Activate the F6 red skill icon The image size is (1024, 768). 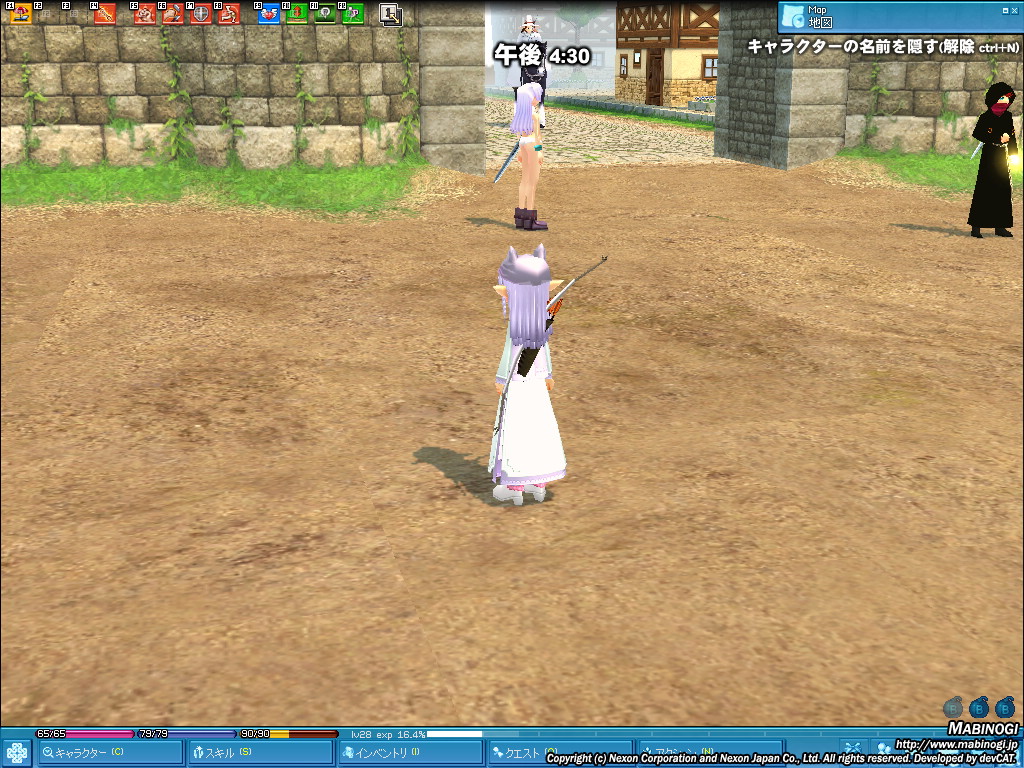tap(173, 14)
